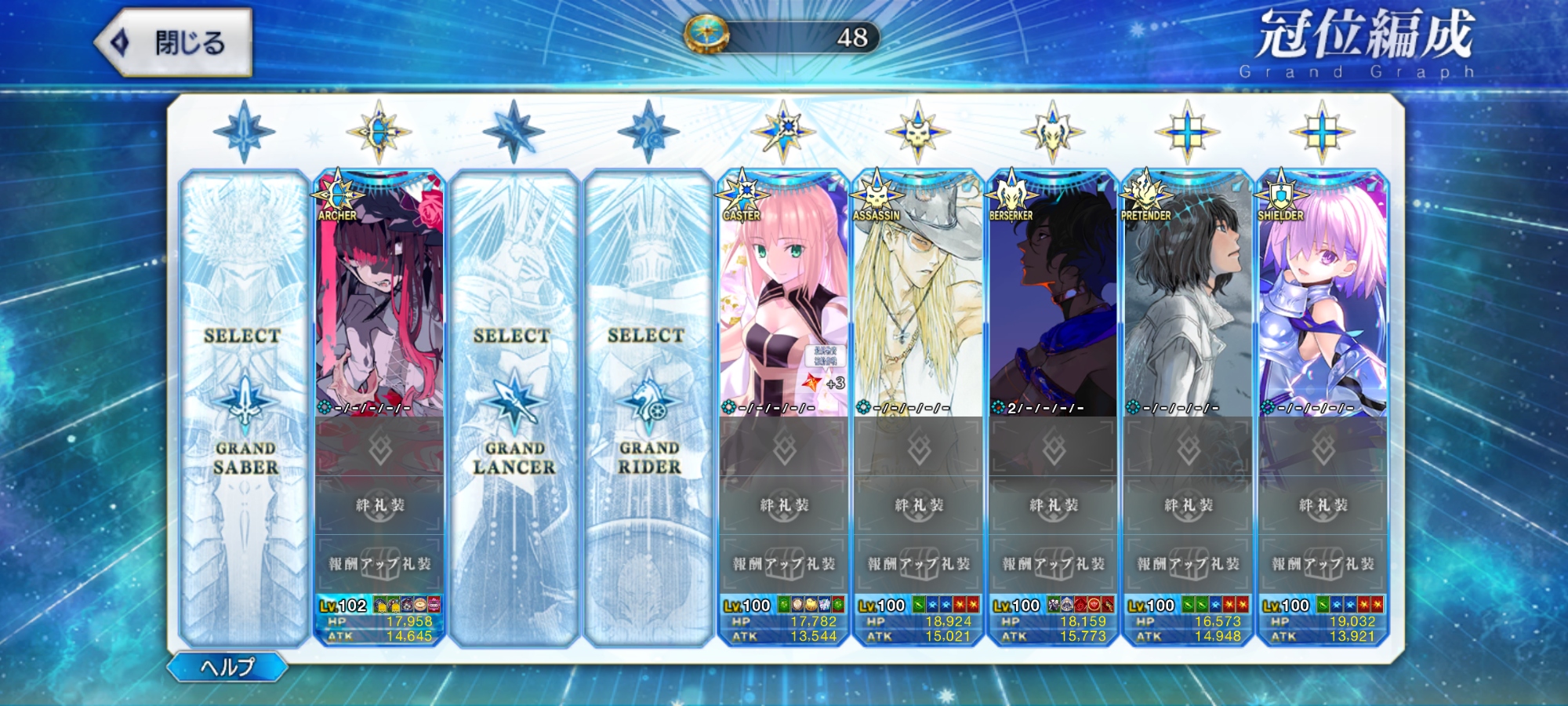
Task: Click the skull star emblem above the Assassin
Action: point(918,132)
